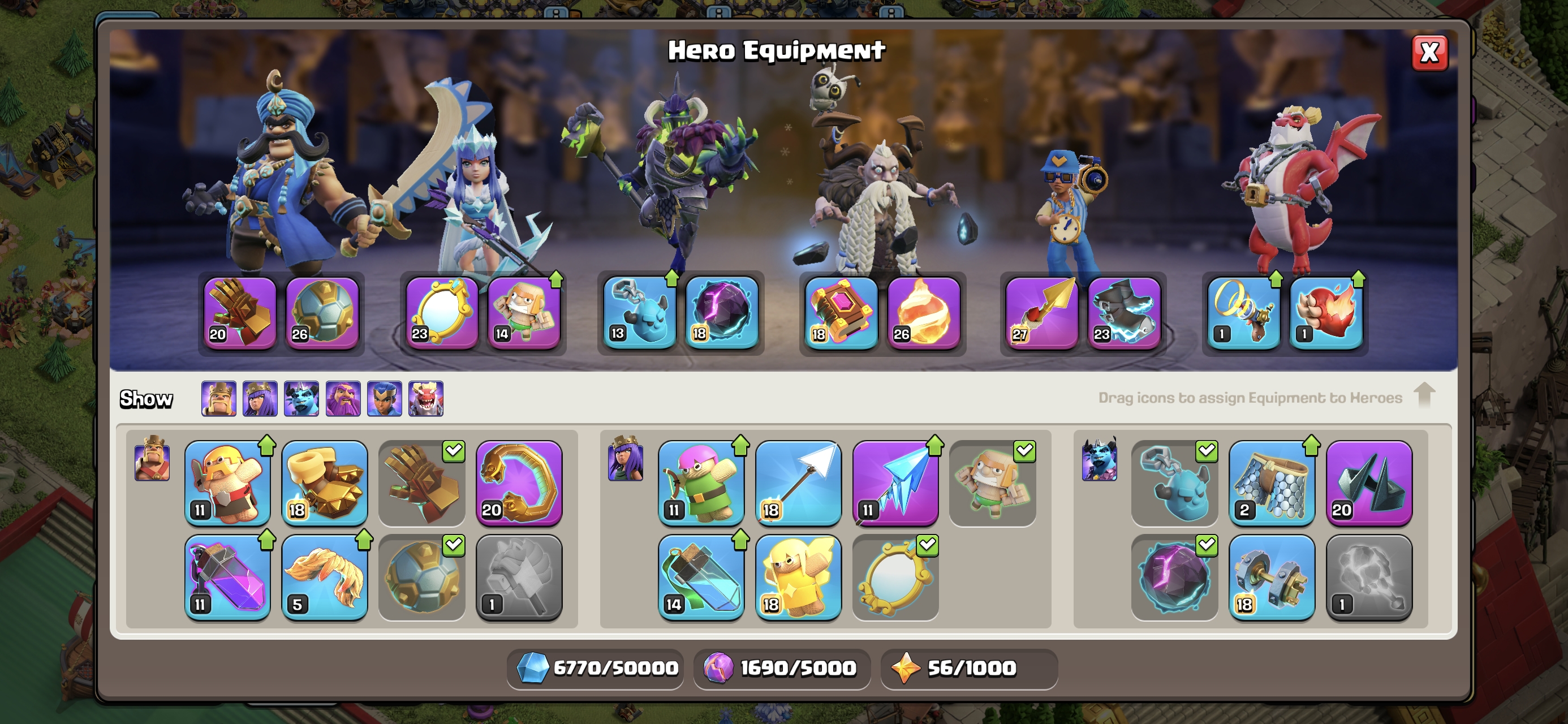Image resolution: width=1568 pixels, height=724 pixels.
Task: Select the Invisibility Vial equipment
Action: [x=701, y=576]
